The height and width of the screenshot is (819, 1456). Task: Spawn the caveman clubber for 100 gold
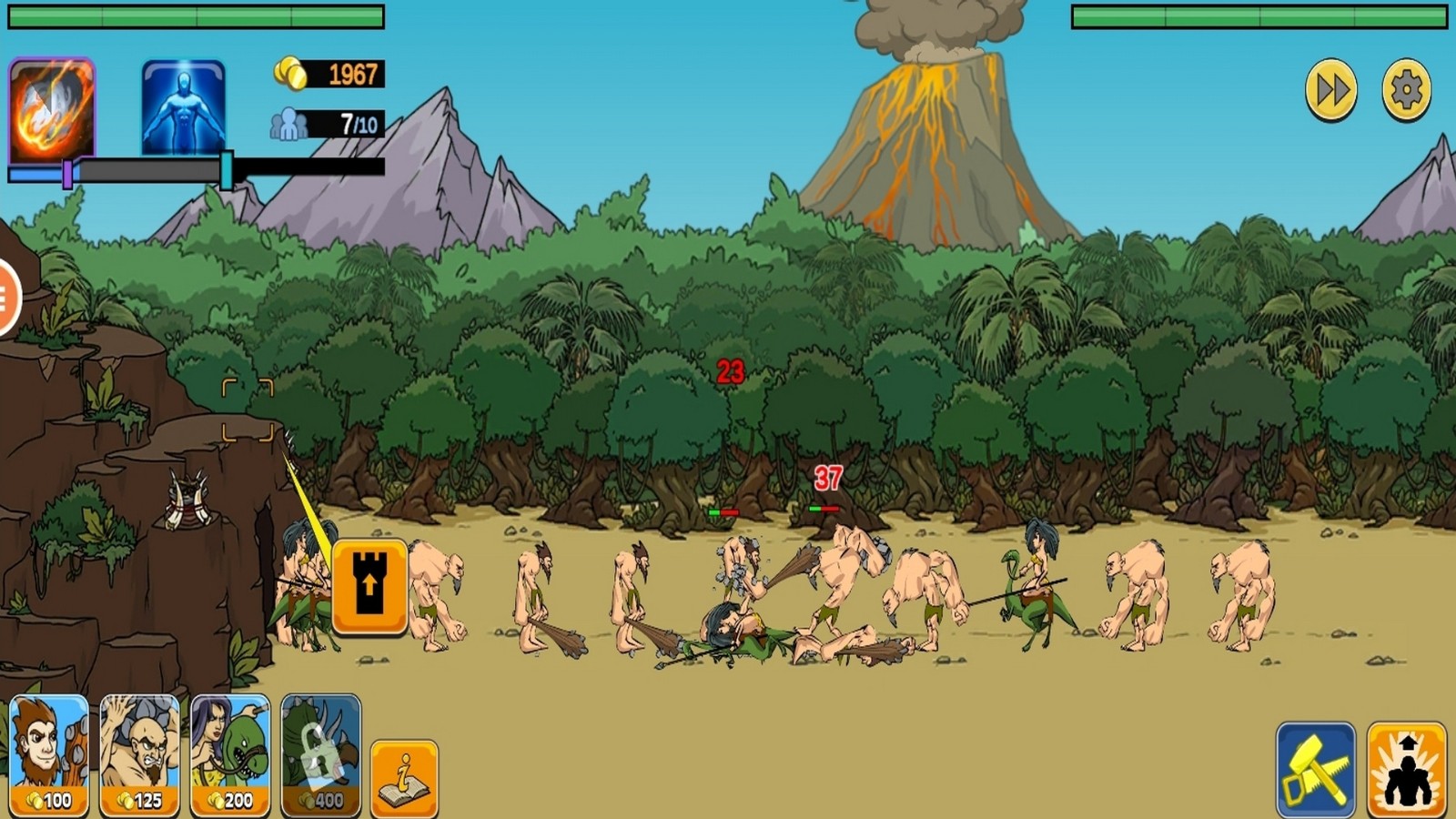49,754
